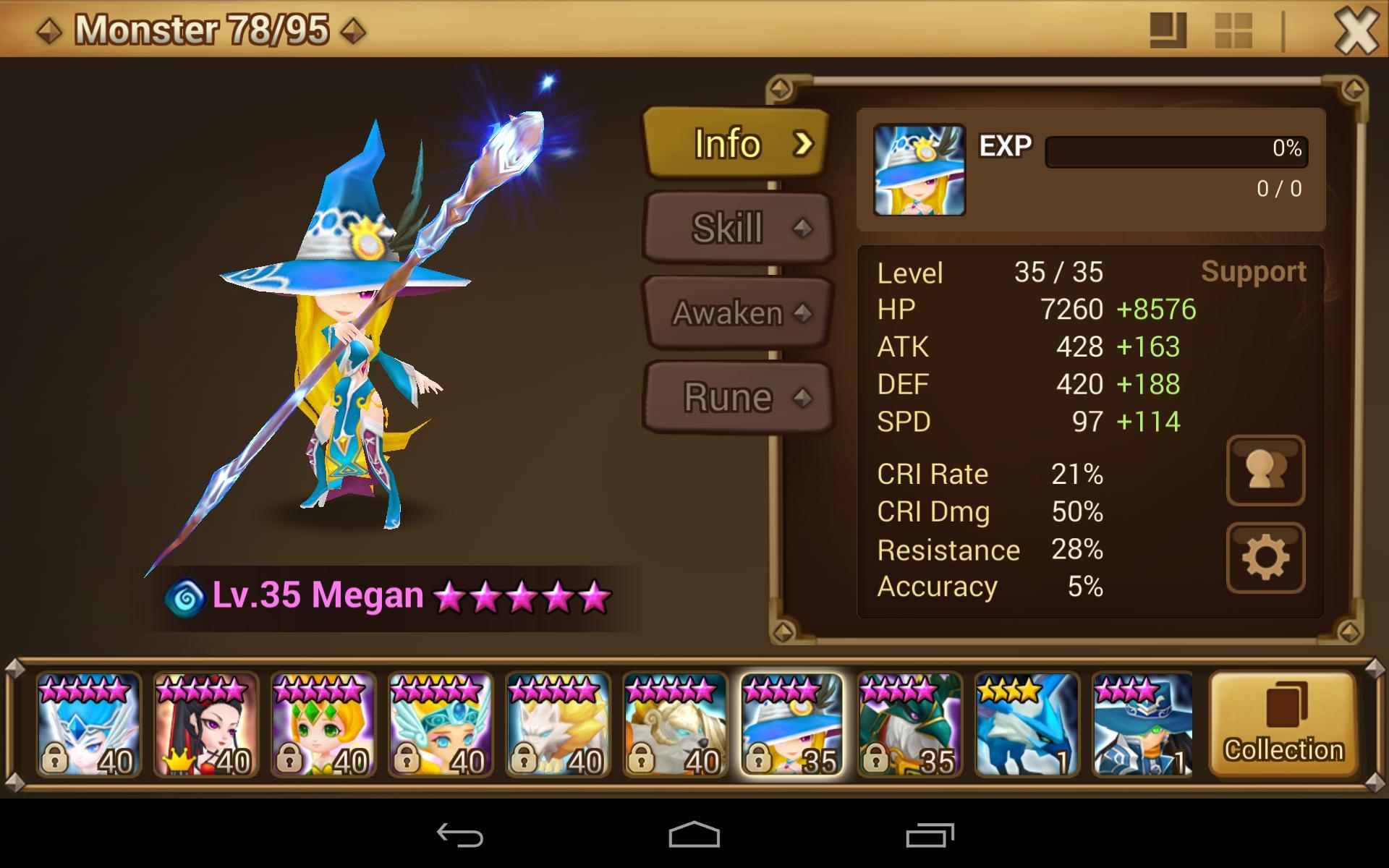Select the winged-helmet valkyrie thumbnail
1389x868 pixels.
(441, 724)
